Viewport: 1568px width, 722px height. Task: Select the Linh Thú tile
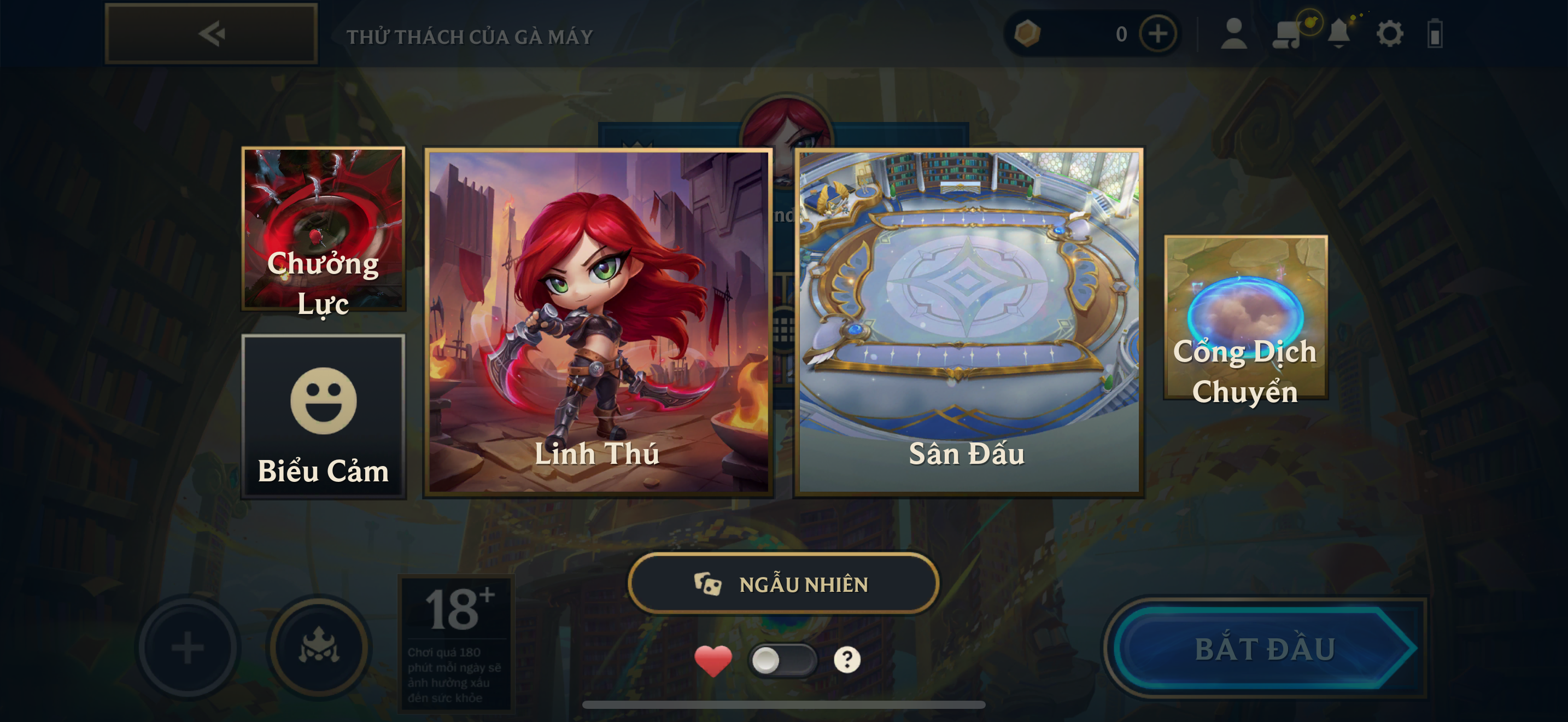click(598, 323)
